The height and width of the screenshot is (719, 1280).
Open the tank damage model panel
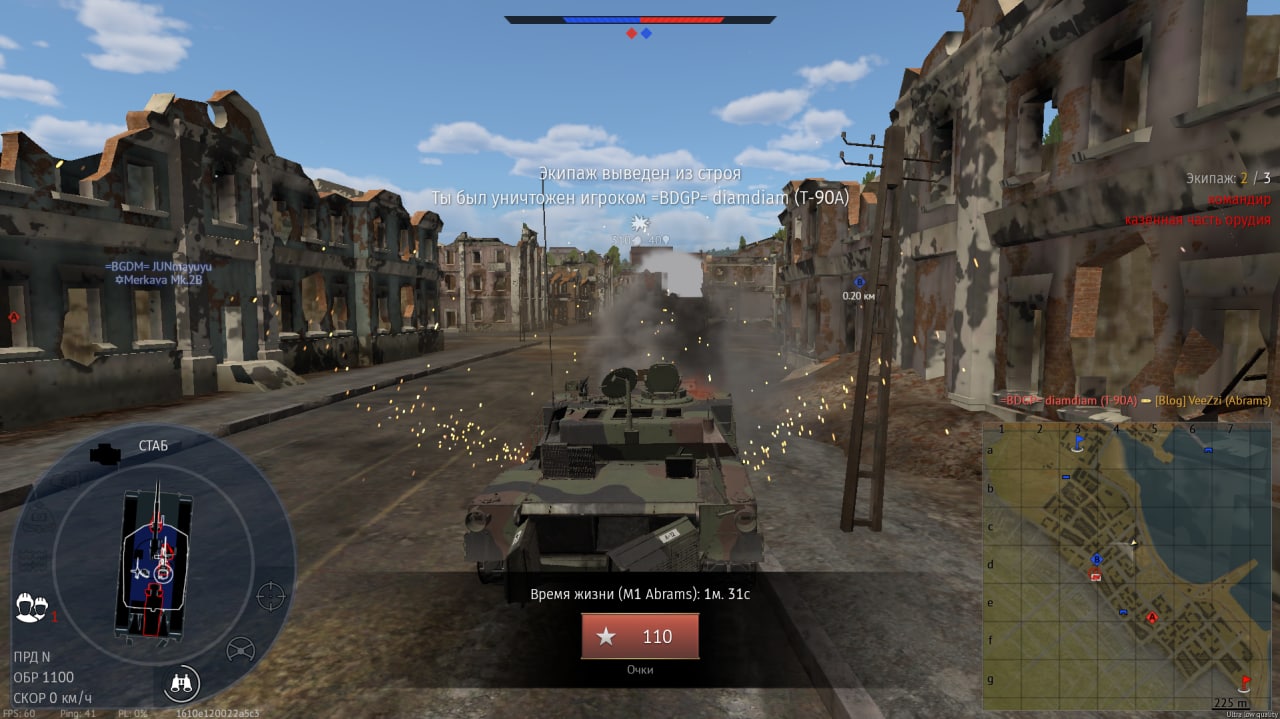coord(152,566)
